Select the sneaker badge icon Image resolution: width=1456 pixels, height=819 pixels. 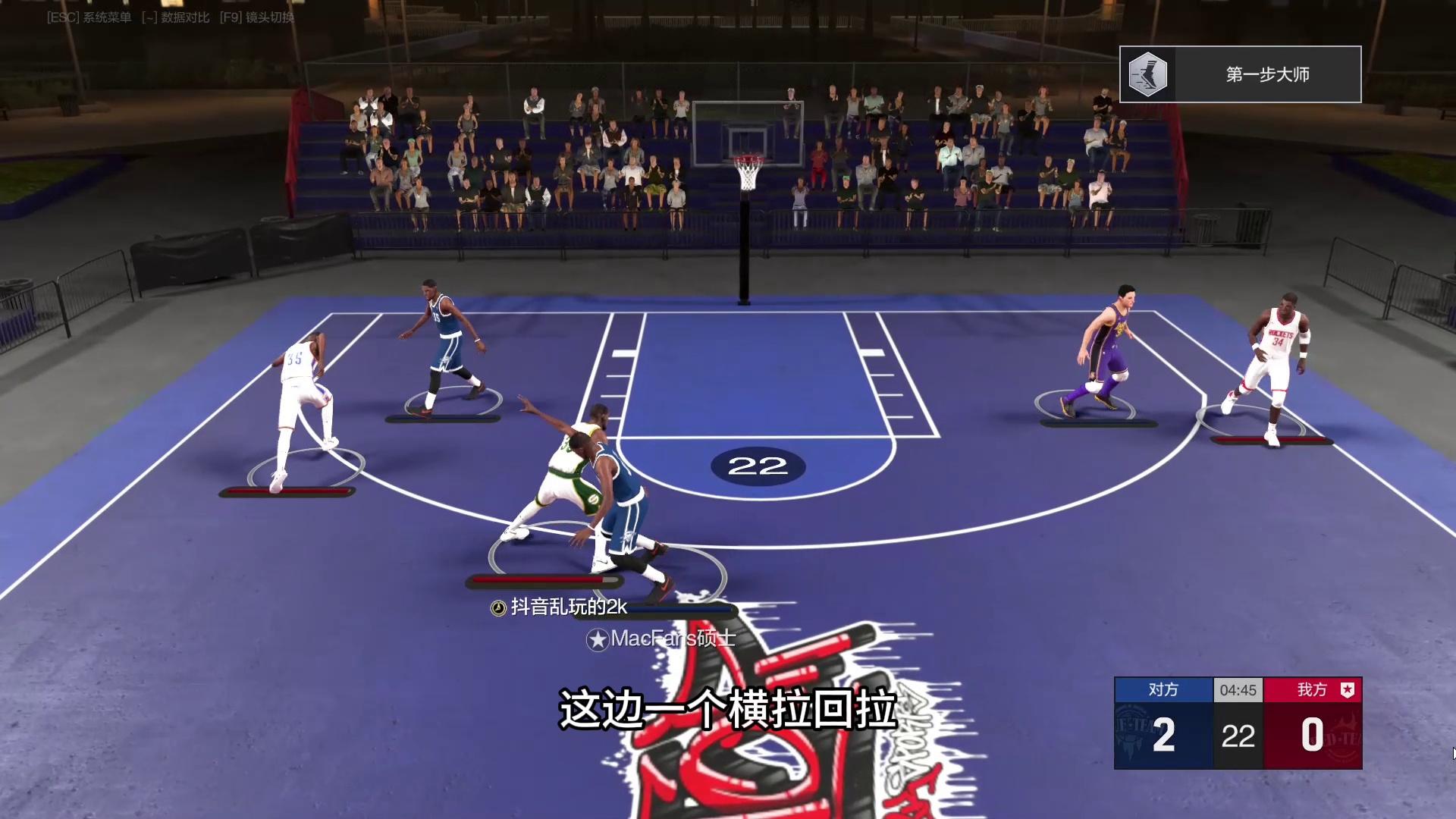coord(1147,74)
